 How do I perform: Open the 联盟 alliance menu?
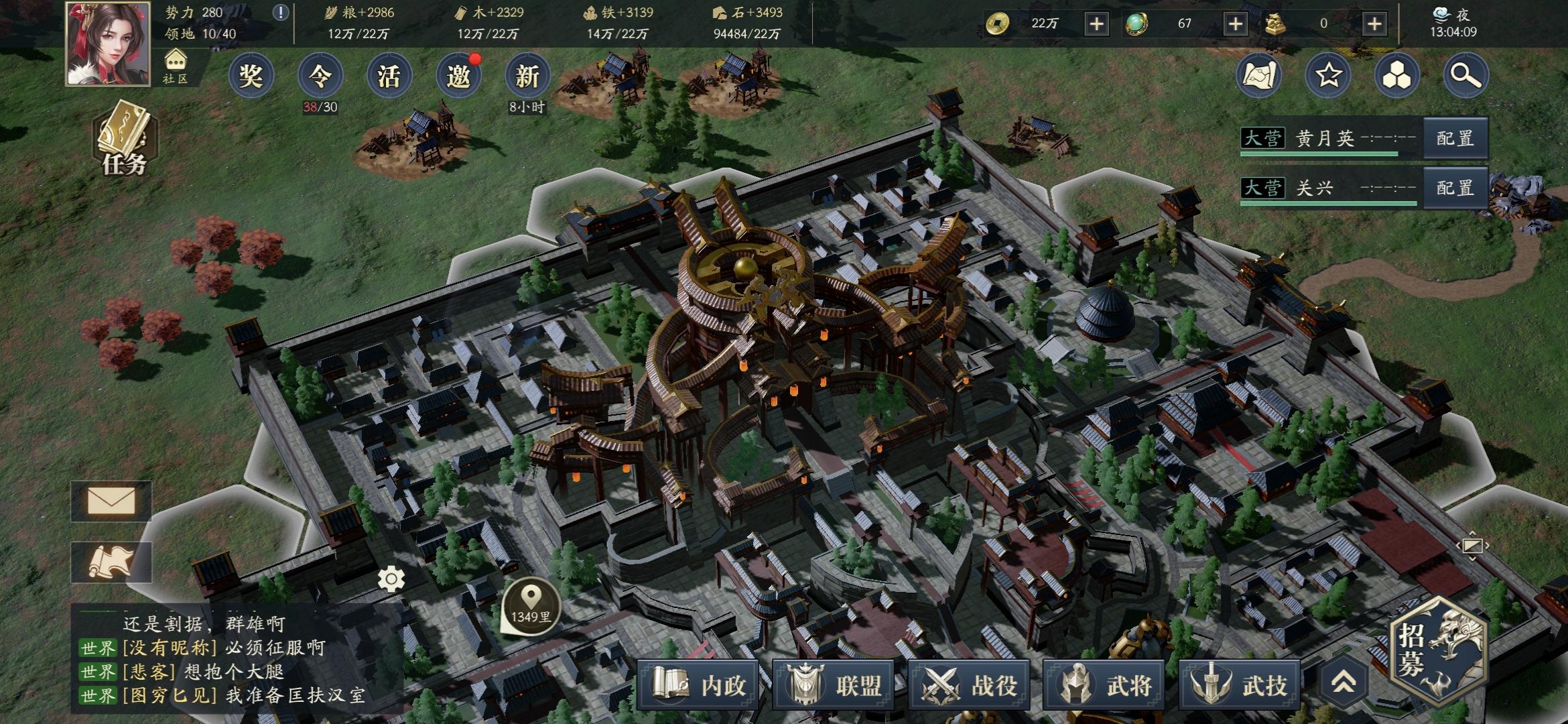[x=833, y=684]
